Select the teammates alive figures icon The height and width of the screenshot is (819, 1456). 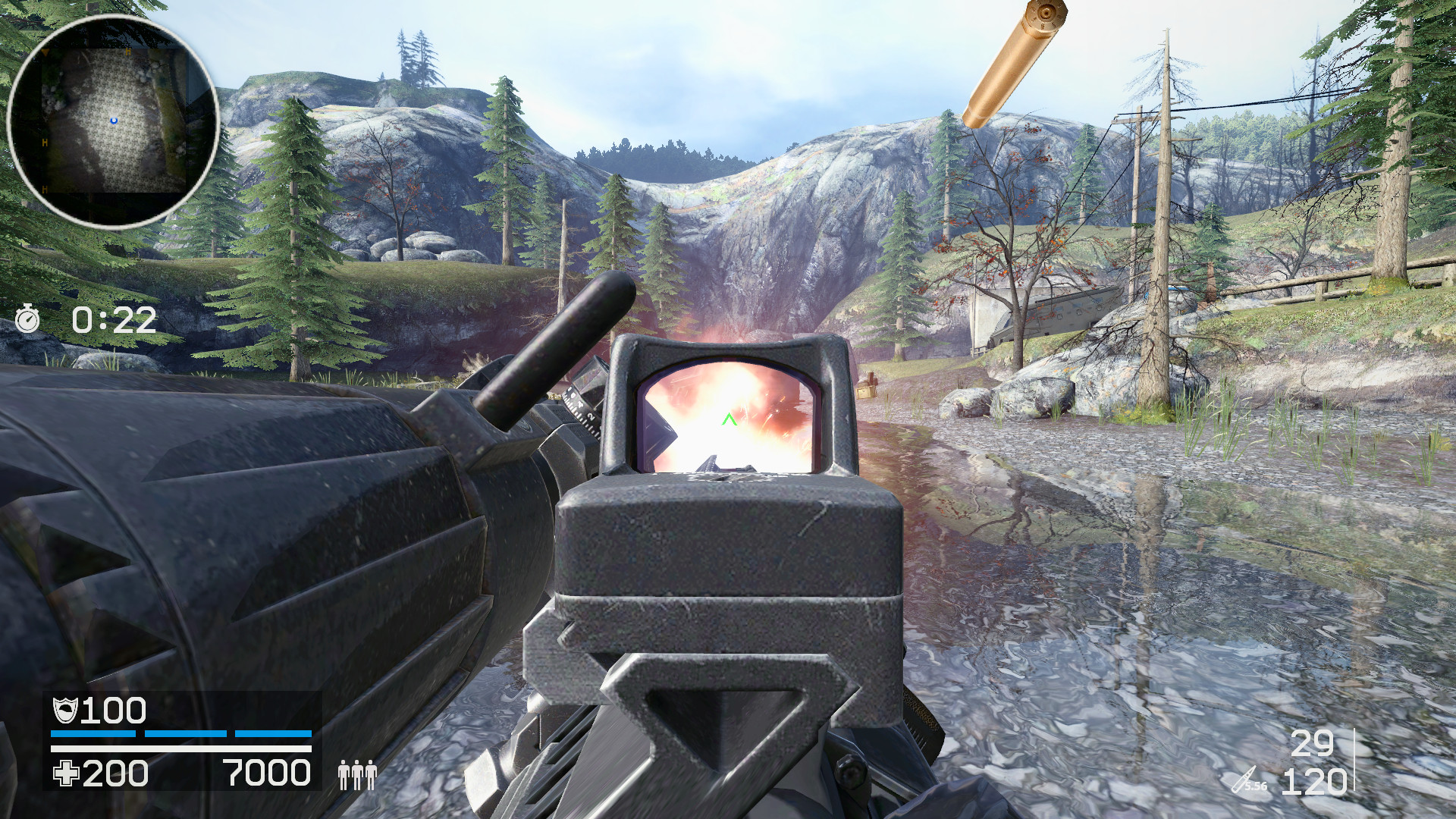(358, 776)
